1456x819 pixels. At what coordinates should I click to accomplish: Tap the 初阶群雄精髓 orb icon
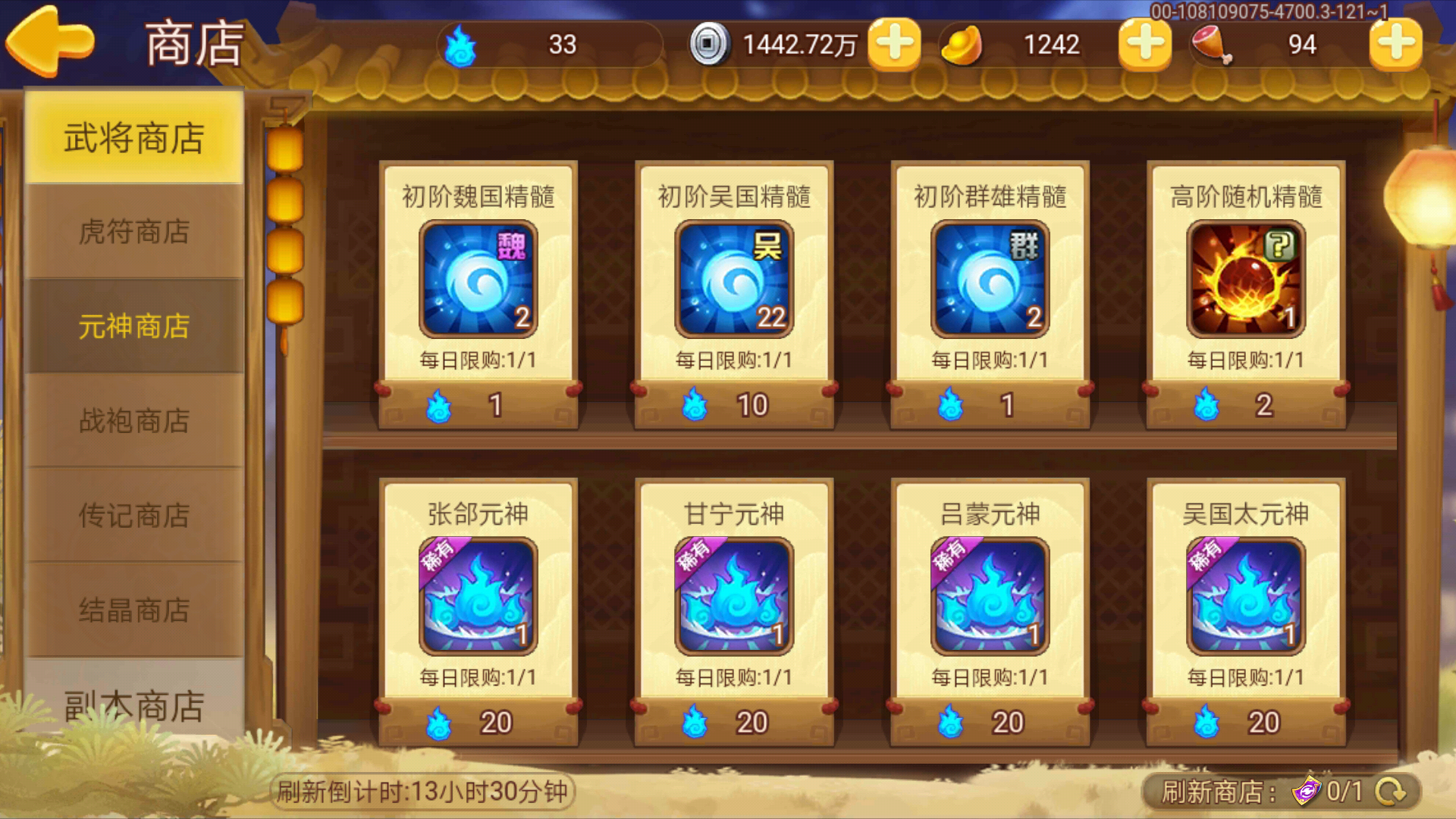tap(990, 278)
